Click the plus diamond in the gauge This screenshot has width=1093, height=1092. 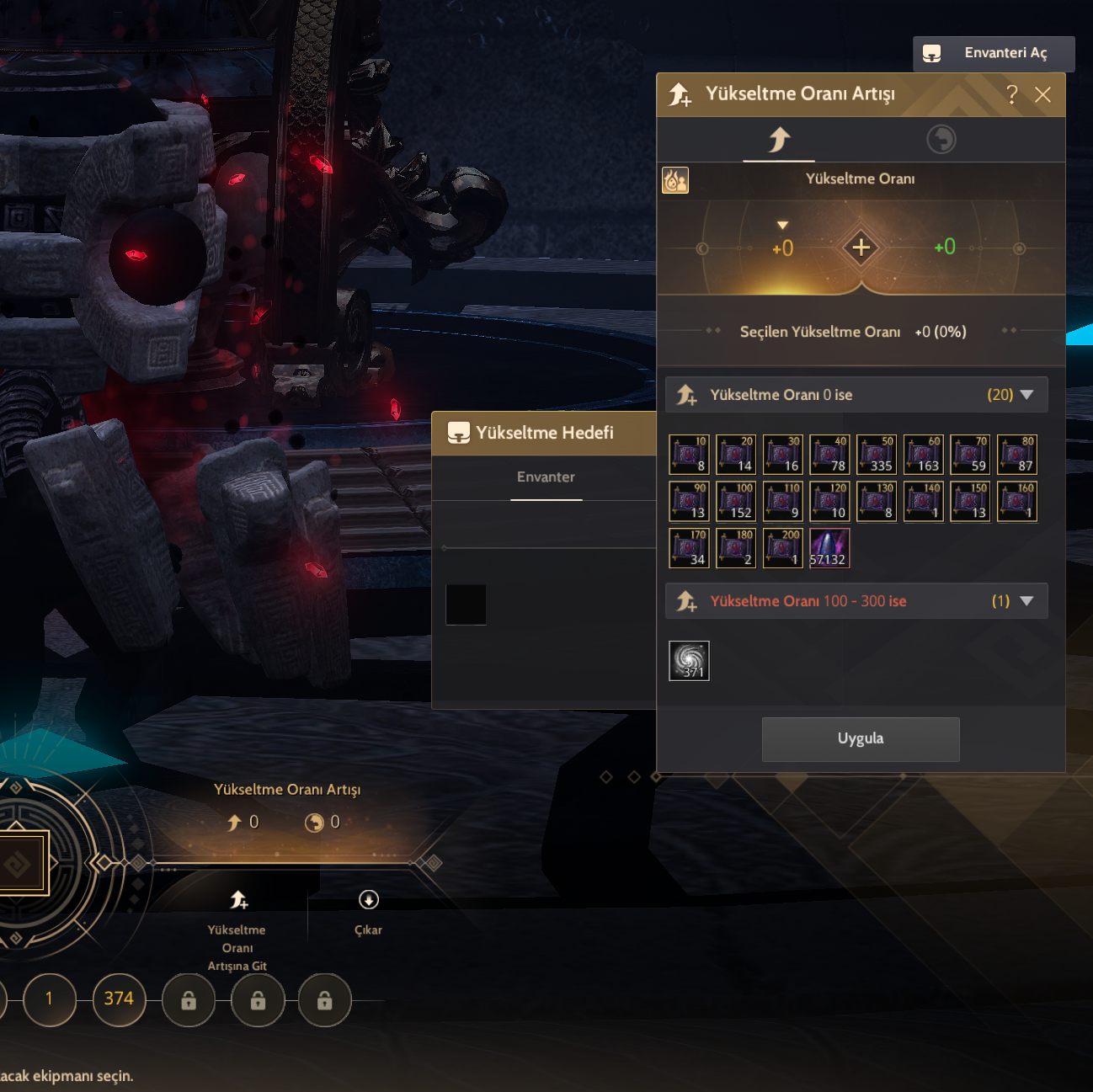pyautogui.click(x=861, y=248)
